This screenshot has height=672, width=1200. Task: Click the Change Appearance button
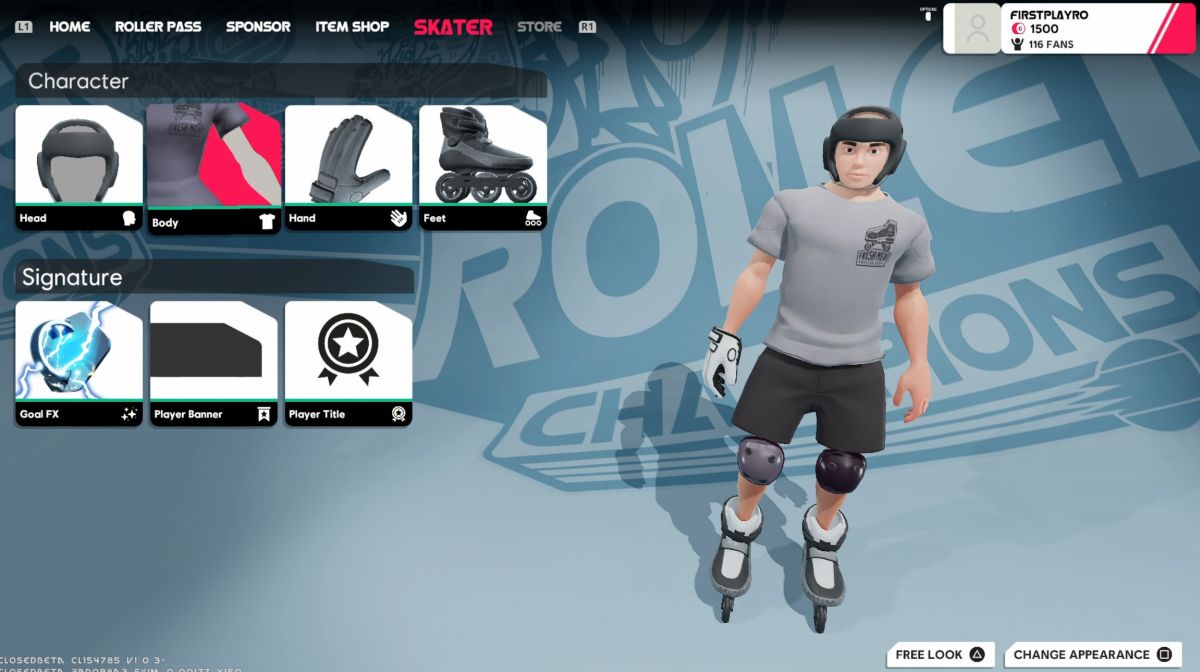(1093, 655)
